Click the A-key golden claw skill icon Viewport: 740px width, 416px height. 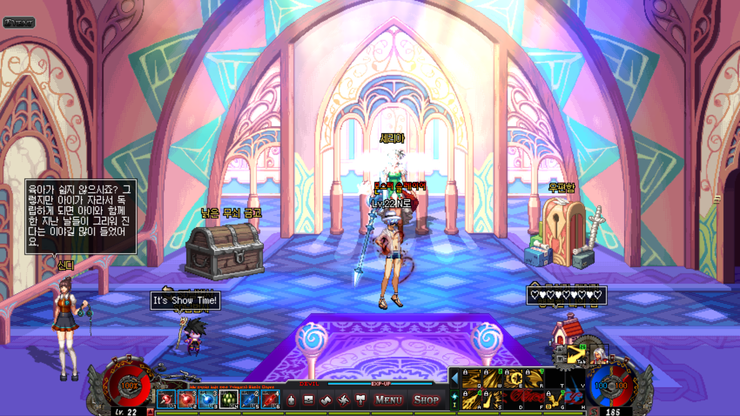click(x=472, y=398)
